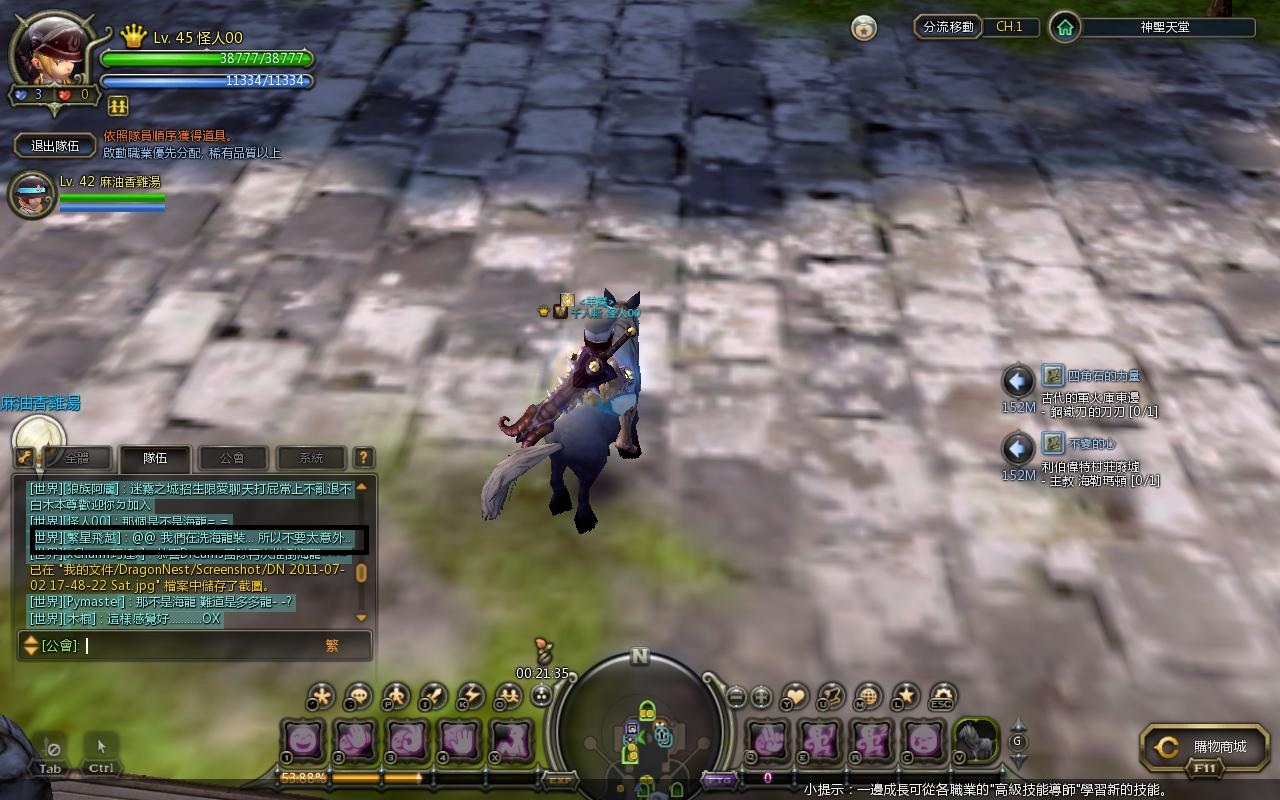Screen dimensions: 1280x800
Task: Open the world map globe icon
Action: point(868,696)
